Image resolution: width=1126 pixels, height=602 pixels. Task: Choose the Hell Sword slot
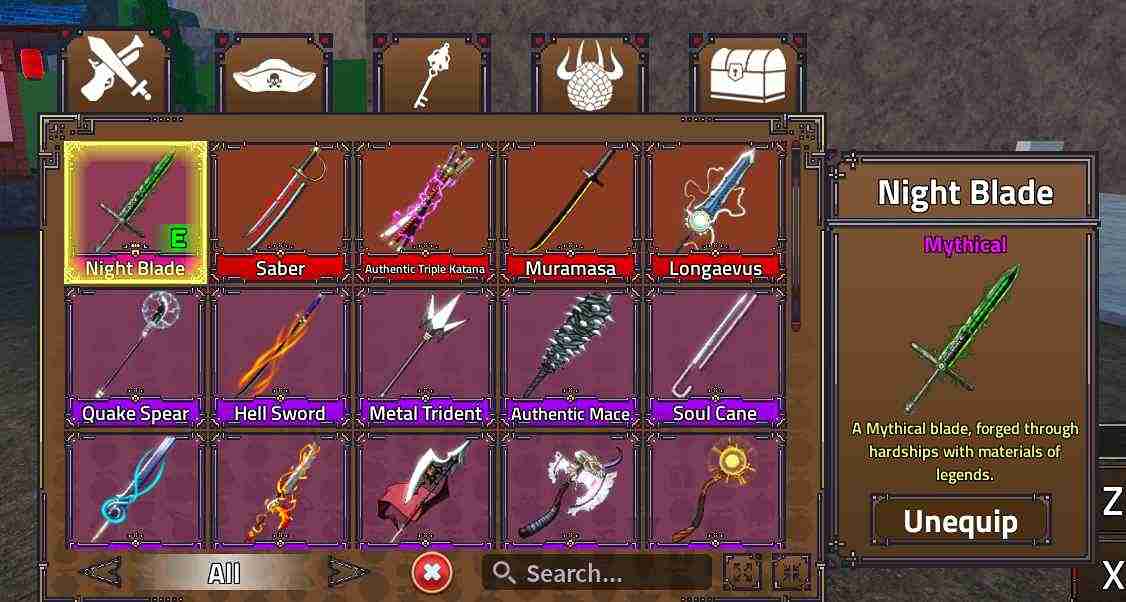pyautogui.click(x=280, y=356)
